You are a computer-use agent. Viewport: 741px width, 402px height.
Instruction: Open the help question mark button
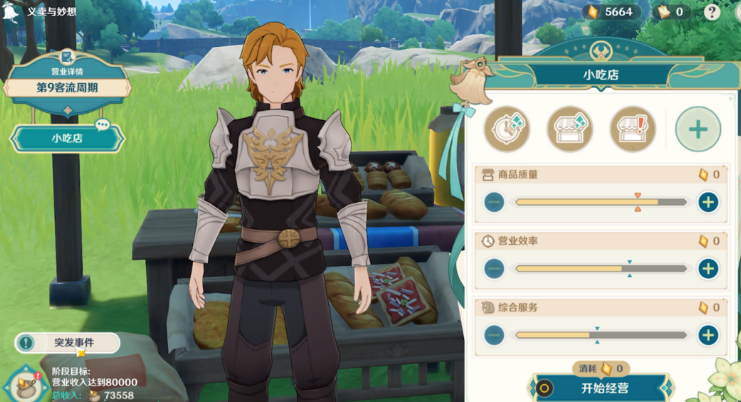point(712,12)
